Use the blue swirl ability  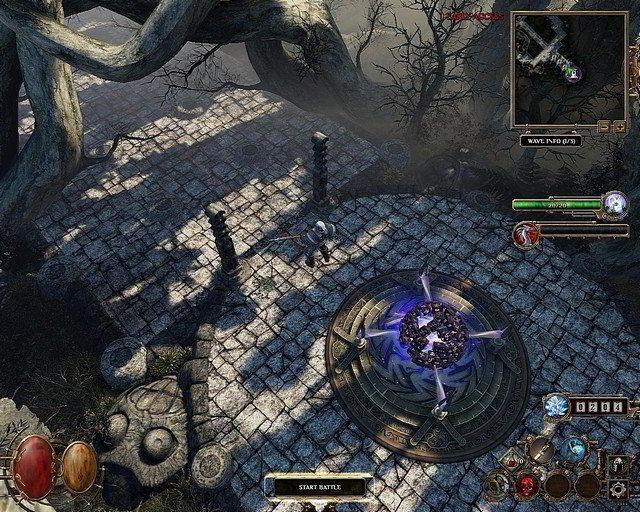[x=574, y=449]
